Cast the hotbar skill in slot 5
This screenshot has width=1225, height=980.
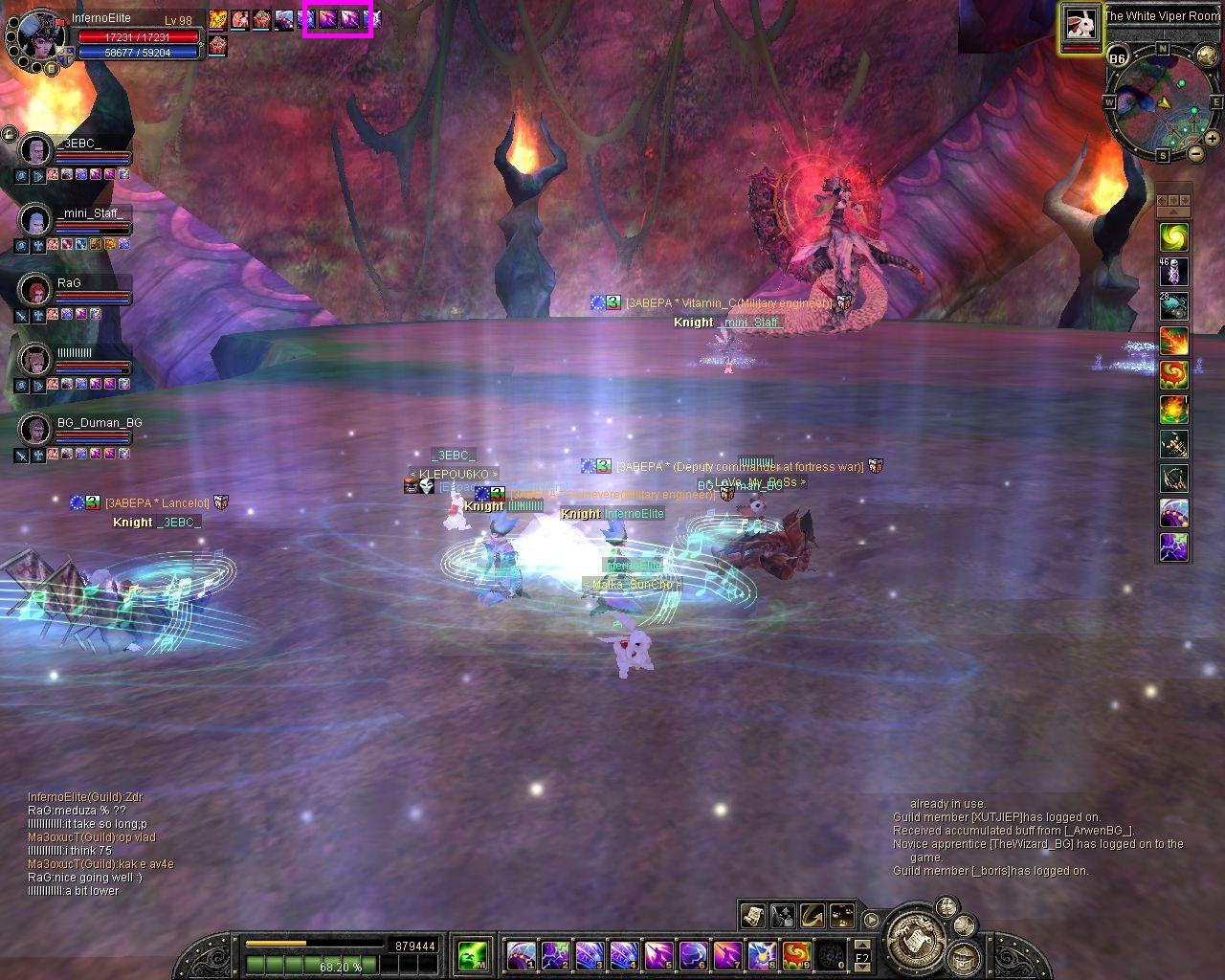coord(658,955)
